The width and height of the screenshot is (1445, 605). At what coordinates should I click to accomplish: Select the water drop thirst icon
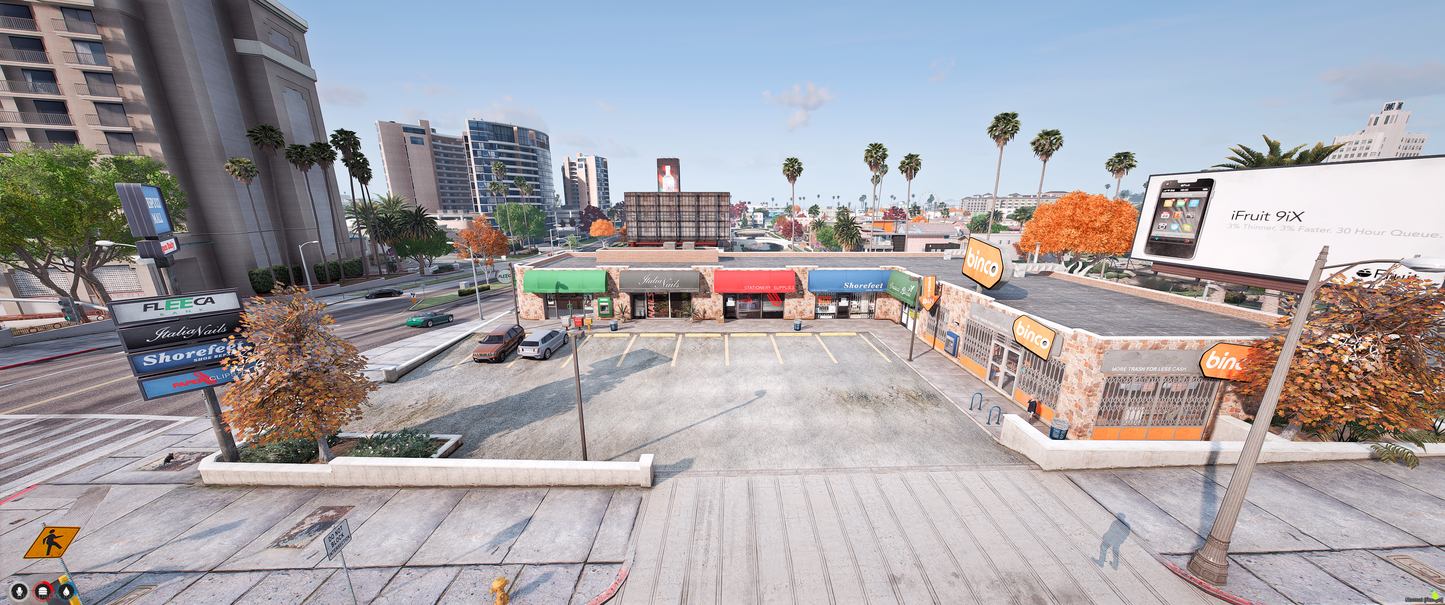click(66, 591)
